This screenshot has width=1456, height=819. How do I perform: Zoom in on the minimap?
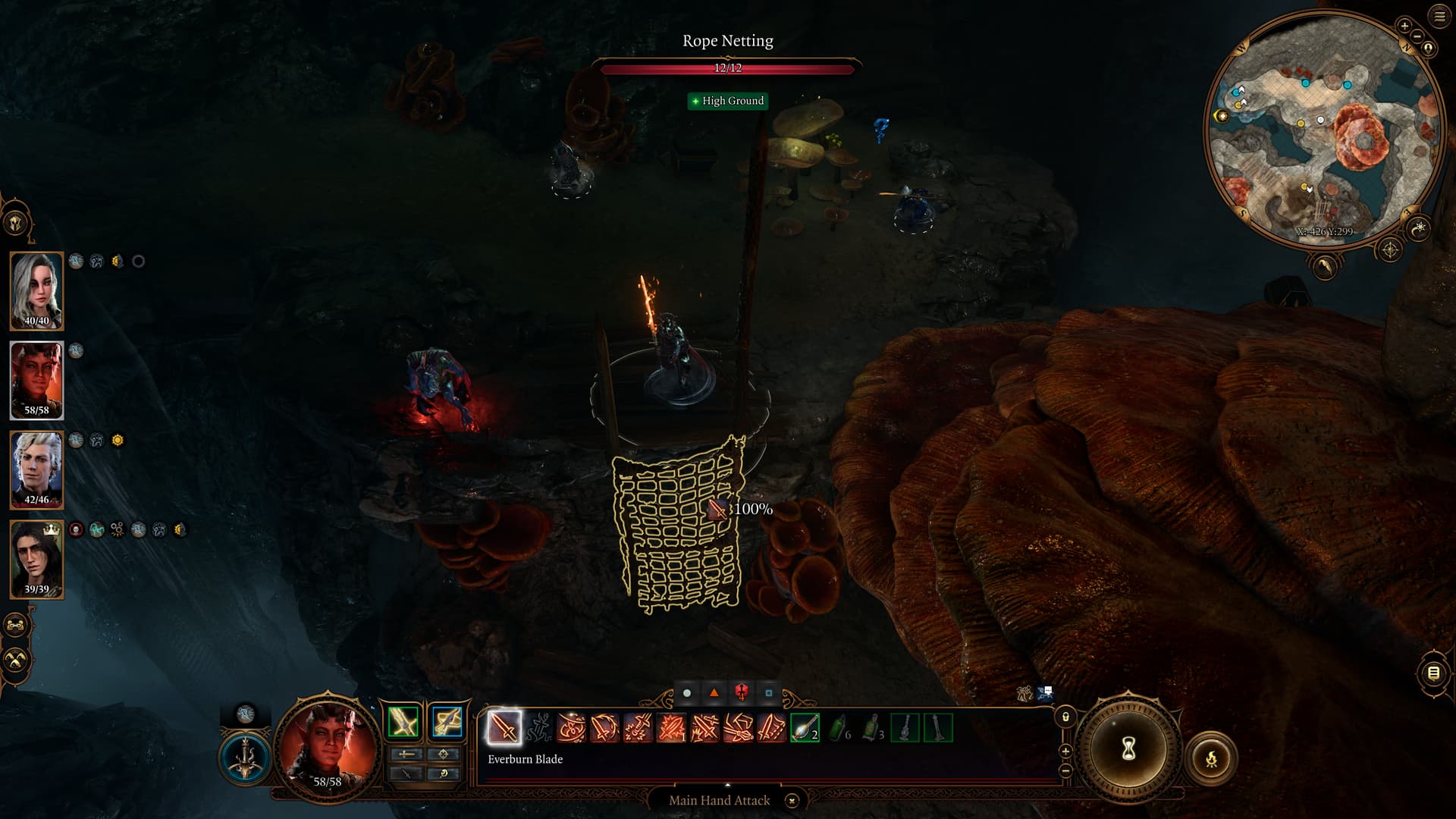pyautogui.click(x=1404, y=26)
